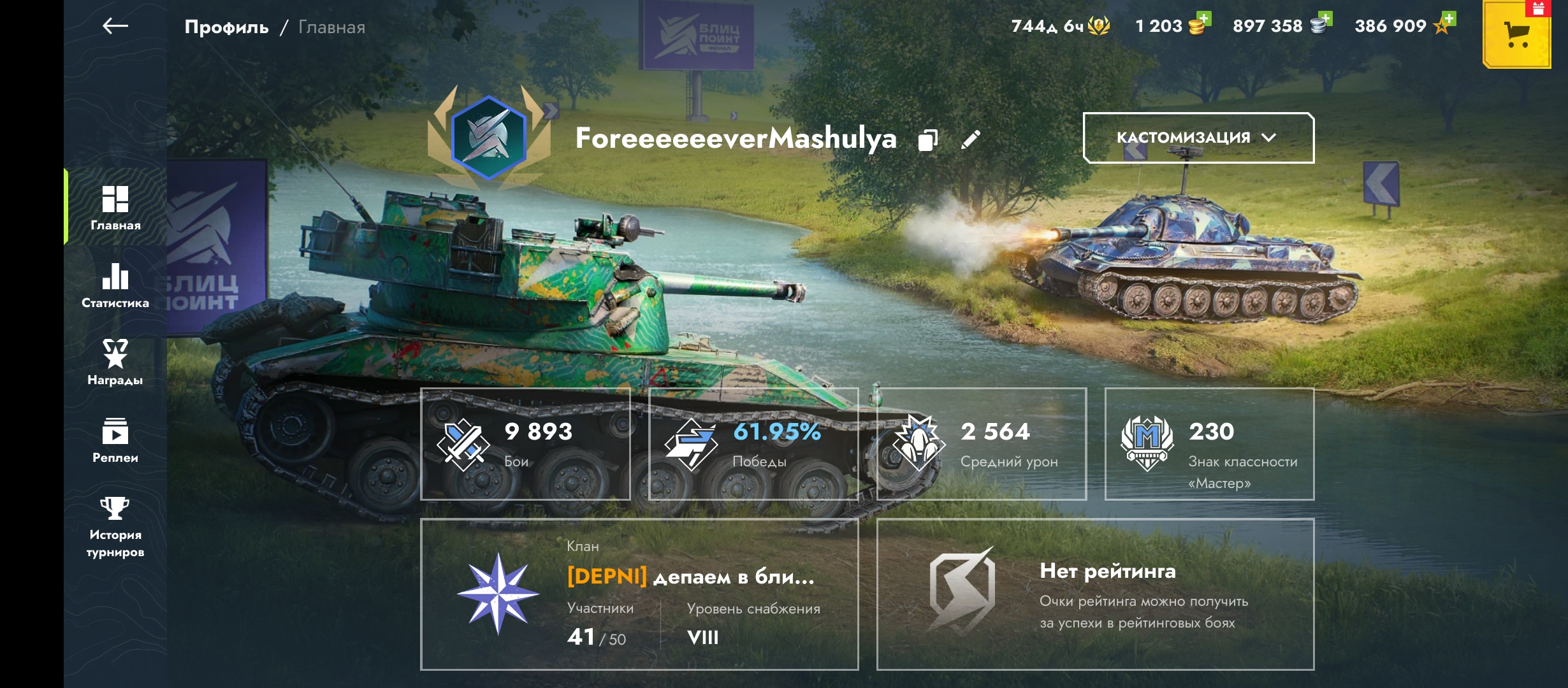Image resolution: width=1568 pixels, height=688 pixels.
Task: View the Победы win-rate card
Action: 753,444
